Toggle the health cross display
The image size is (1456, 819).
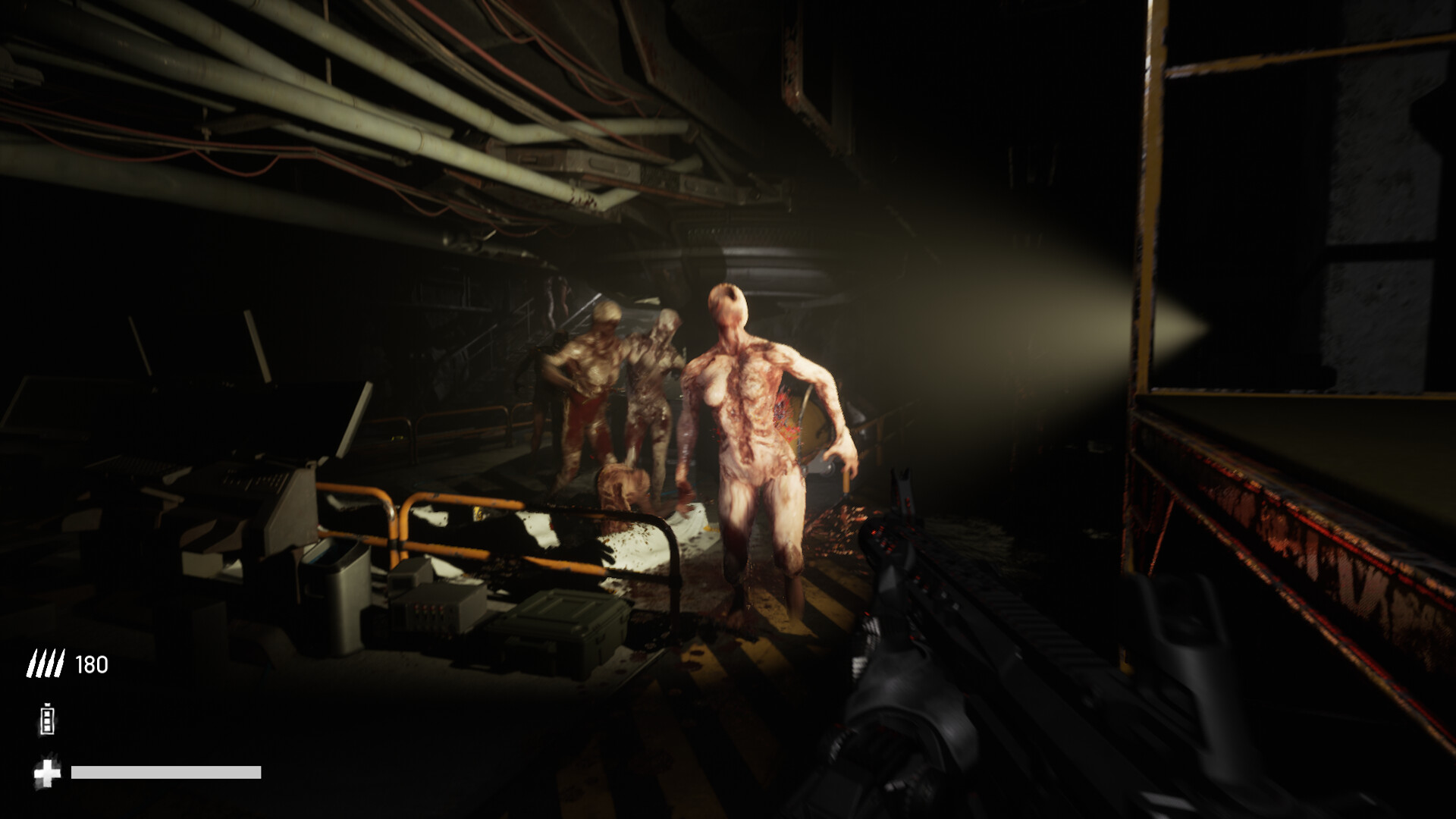tap(45, 773)
